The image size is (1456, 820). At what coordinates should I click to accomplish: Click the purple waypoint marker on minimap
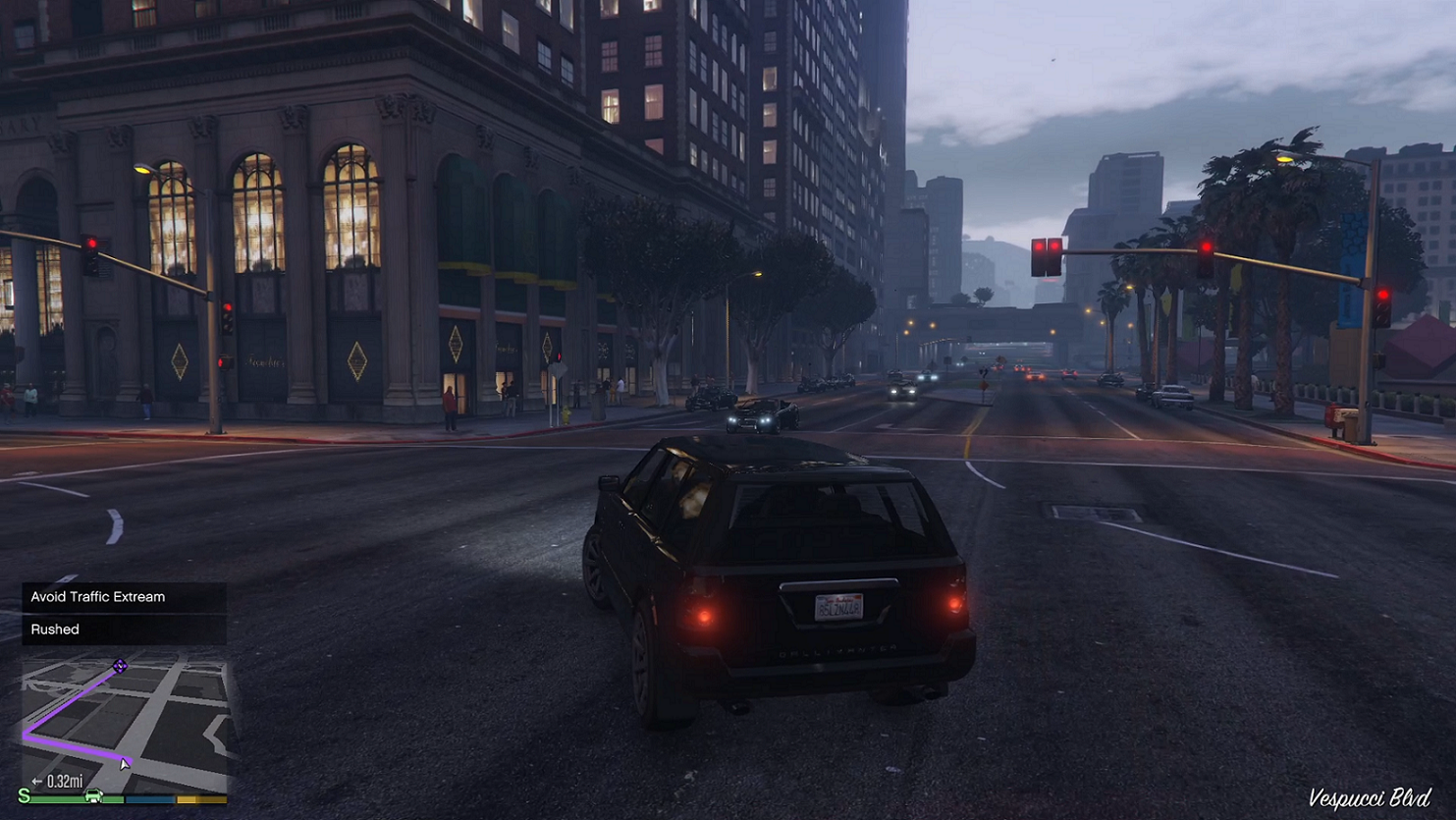click(x=120, y=667)
